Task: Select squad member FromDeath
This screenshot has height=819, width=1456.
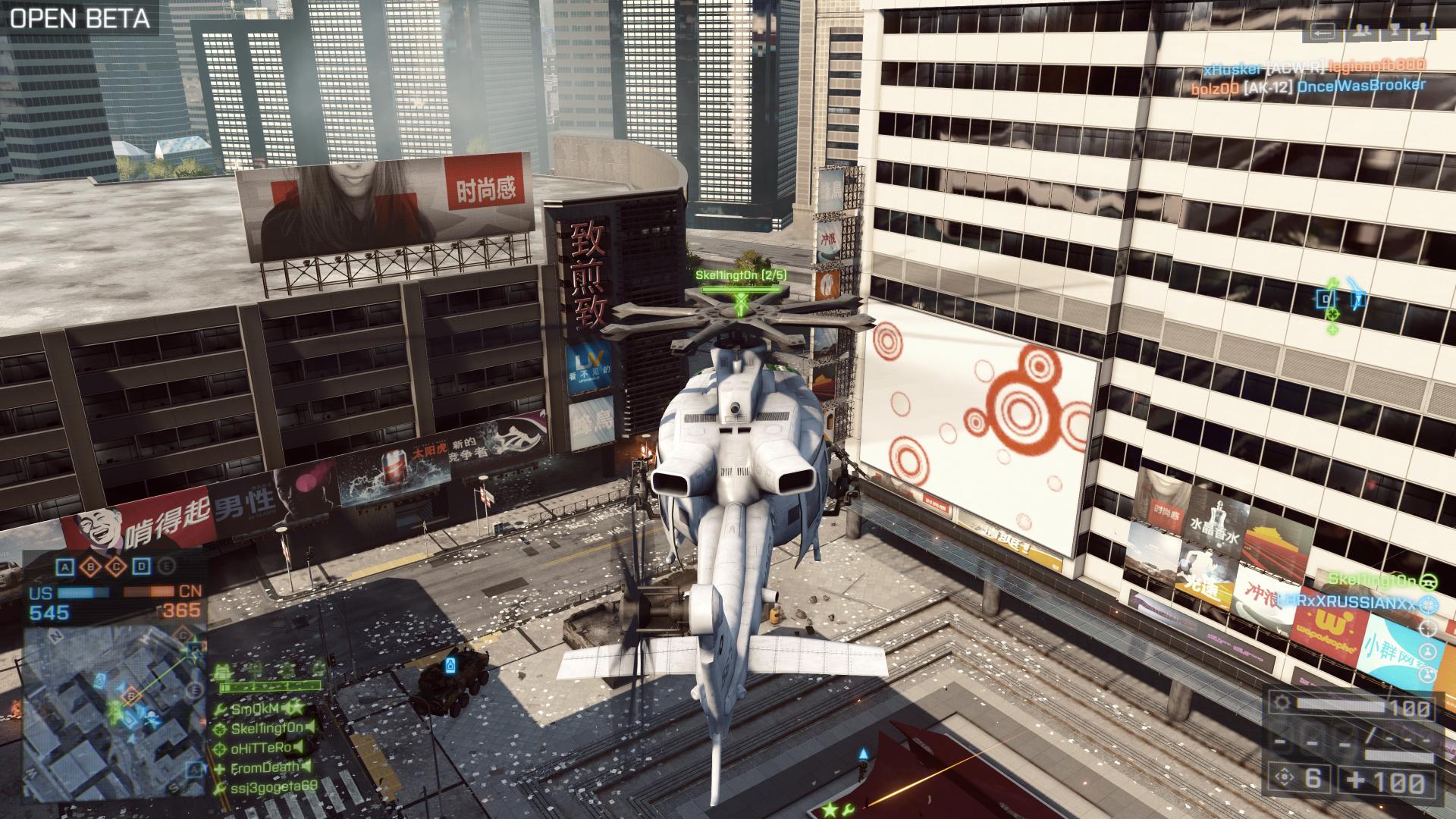Action: tap(265, 768)
